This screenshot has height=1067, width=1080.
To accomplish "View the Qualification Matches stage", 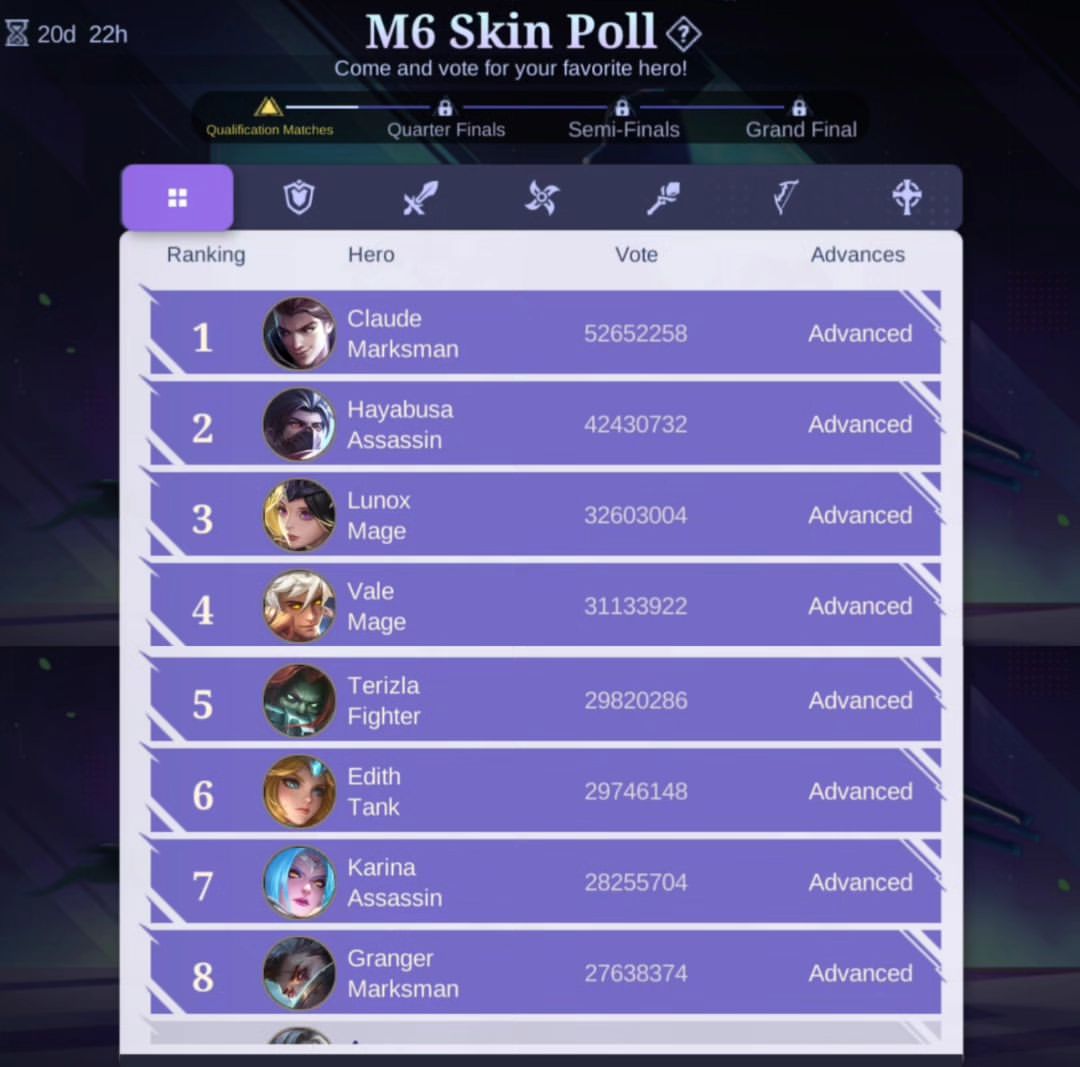I will 269,118.
